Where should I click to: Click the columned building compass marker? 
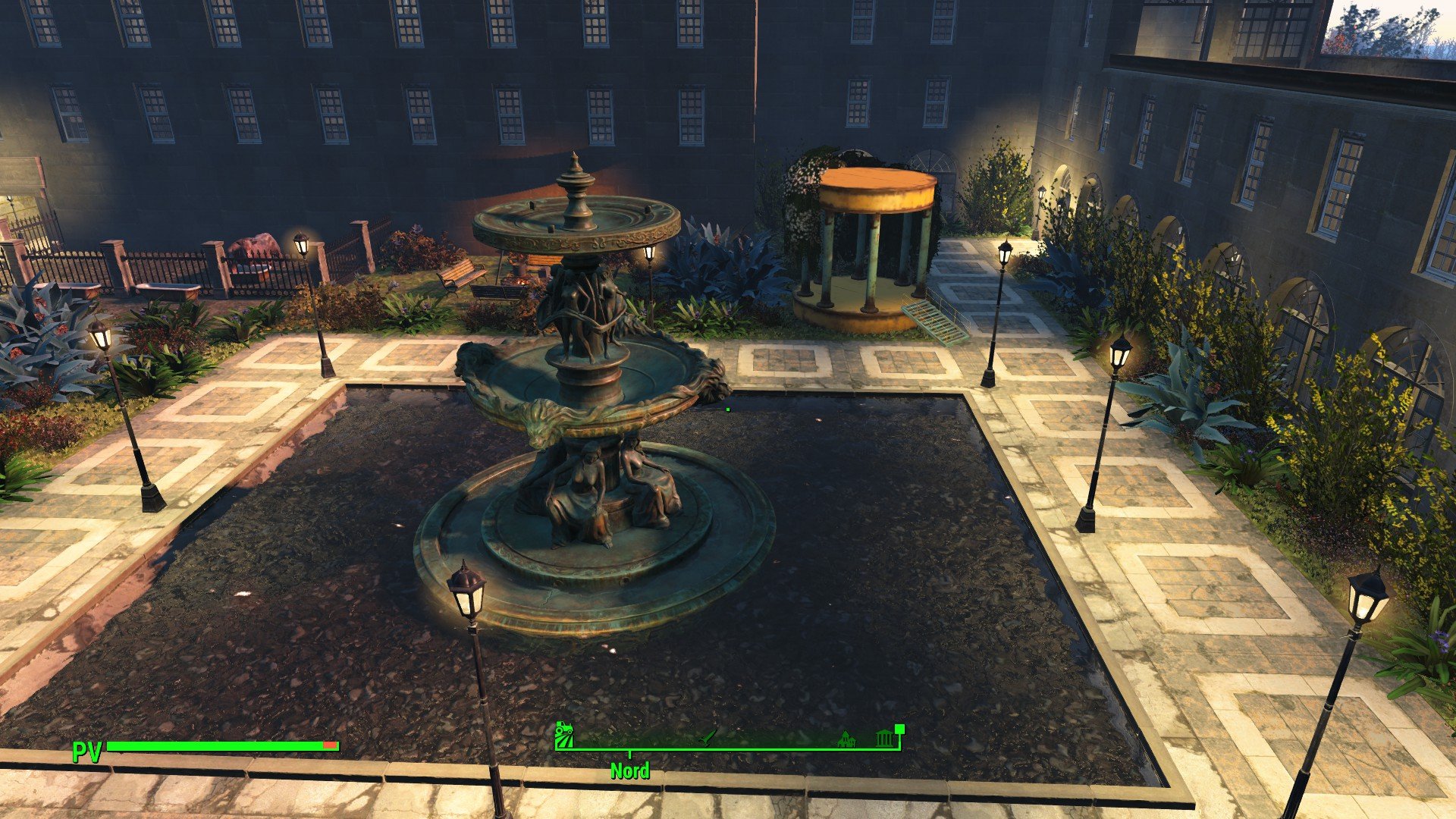[x=884, y=738]
